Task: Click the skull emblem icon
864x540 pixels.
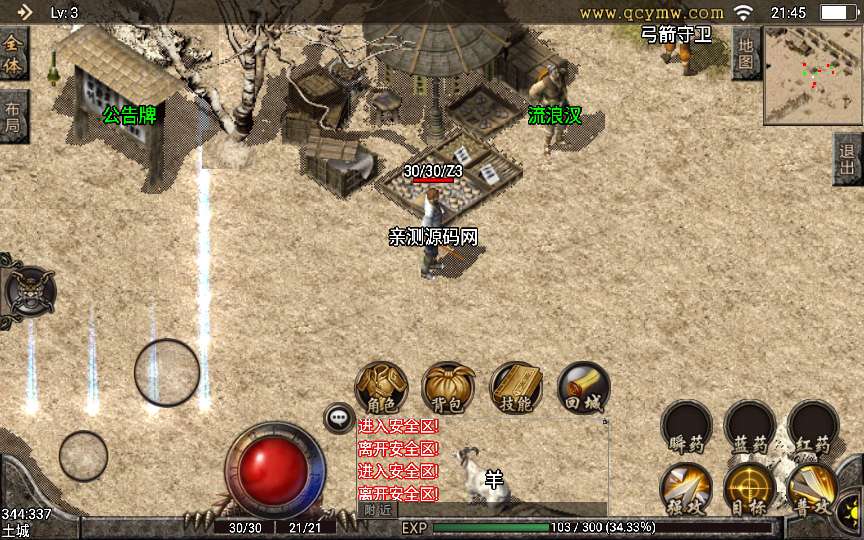Action: 29,291
